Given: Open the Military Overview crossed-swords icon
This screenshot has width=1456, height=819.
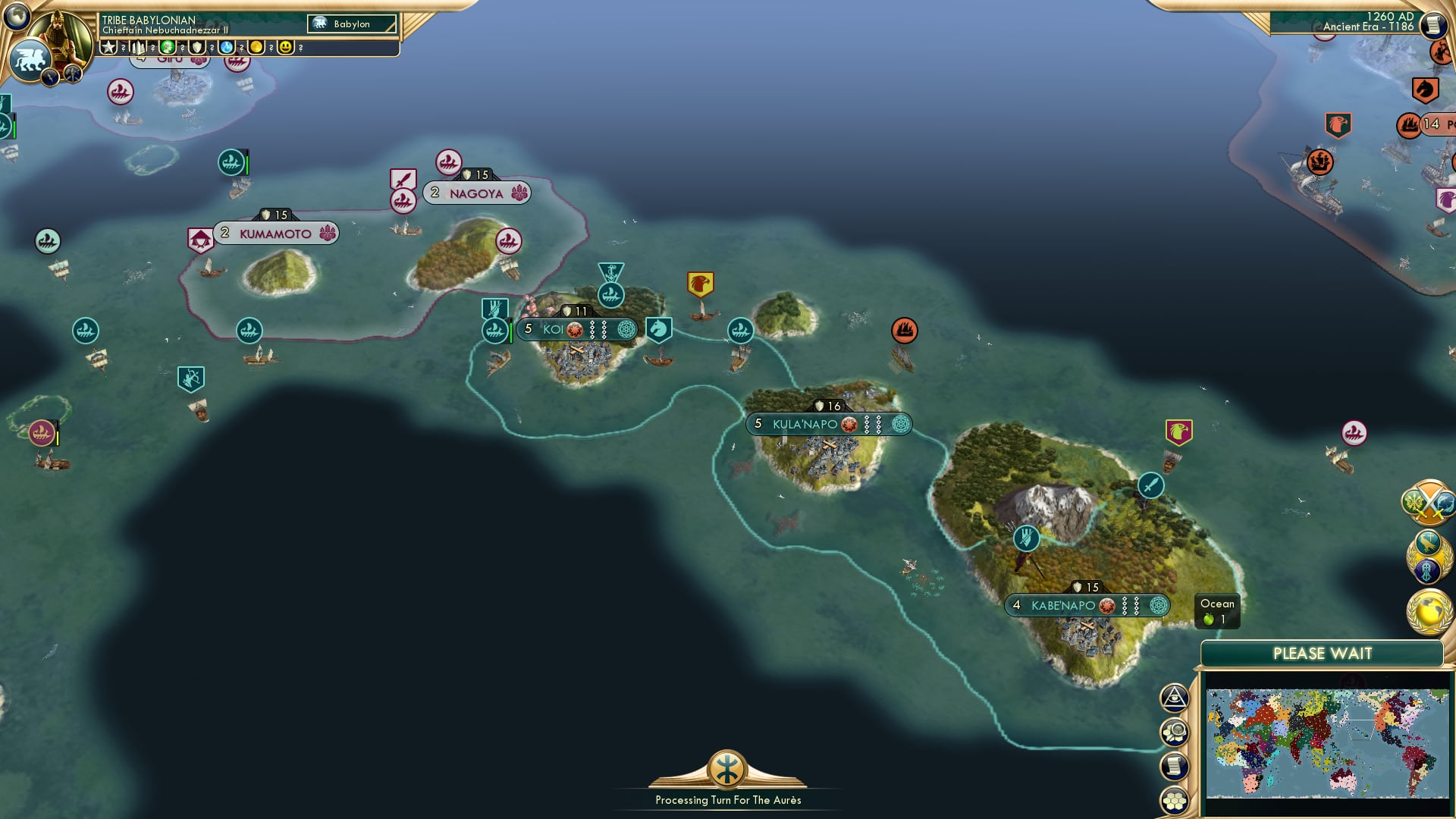Looking at the screenshot, I should point(1429,502).
